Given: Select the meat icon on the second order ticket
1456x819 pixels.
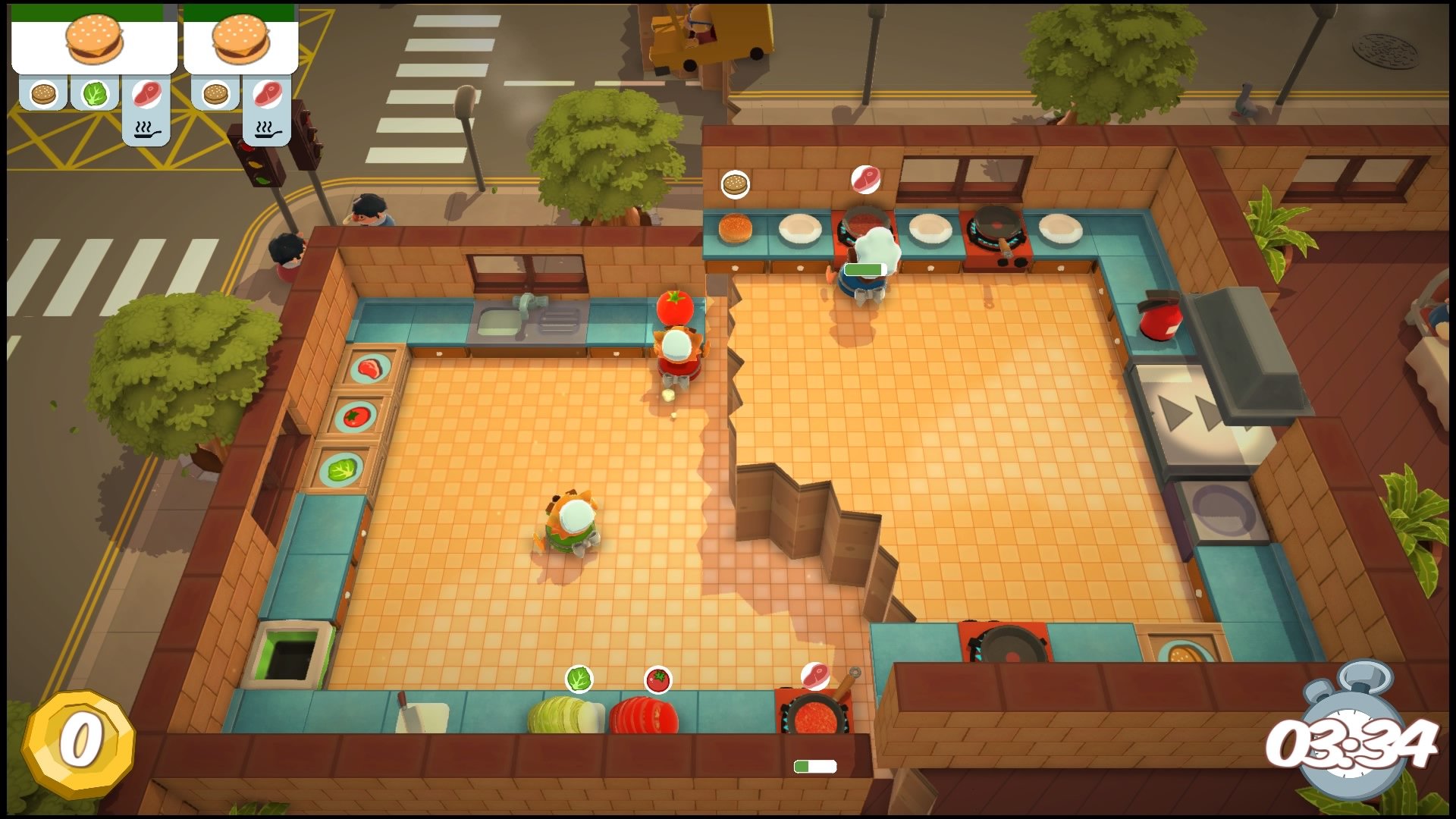Looking at the screenshot, I should (269, 95).
